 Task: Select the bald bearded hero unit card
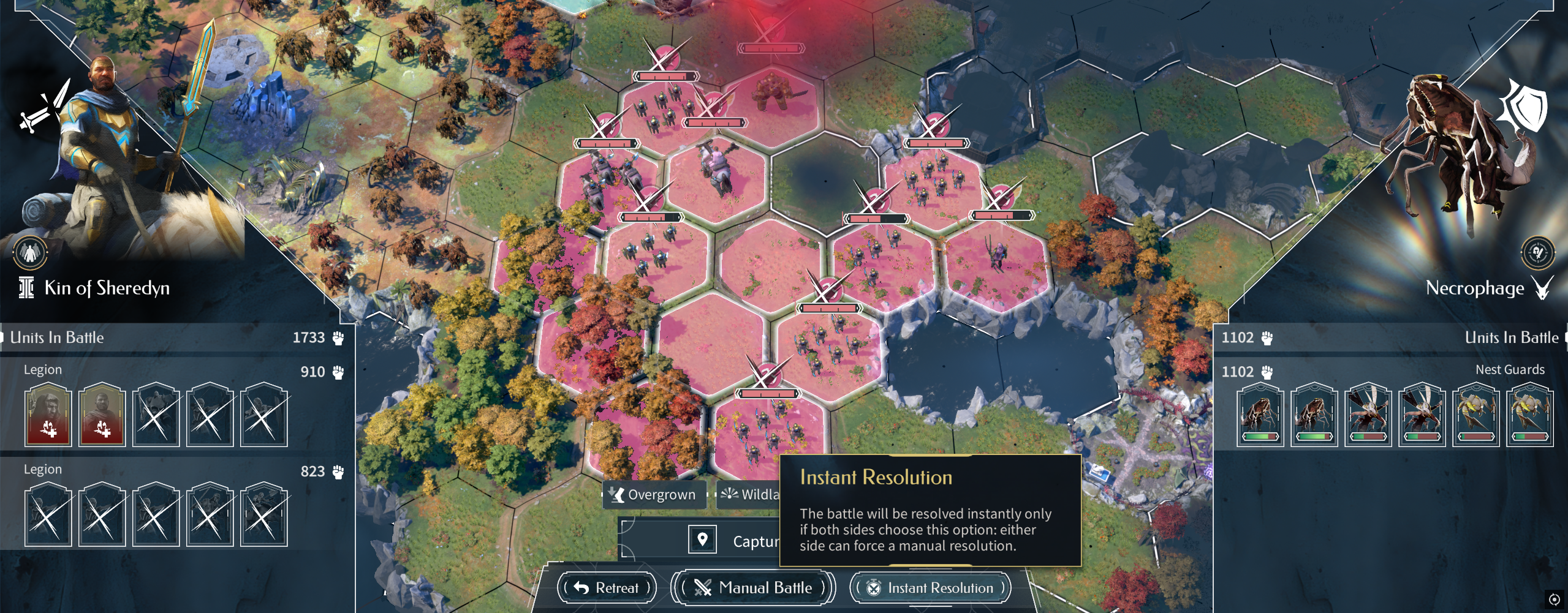click(102, 415)
